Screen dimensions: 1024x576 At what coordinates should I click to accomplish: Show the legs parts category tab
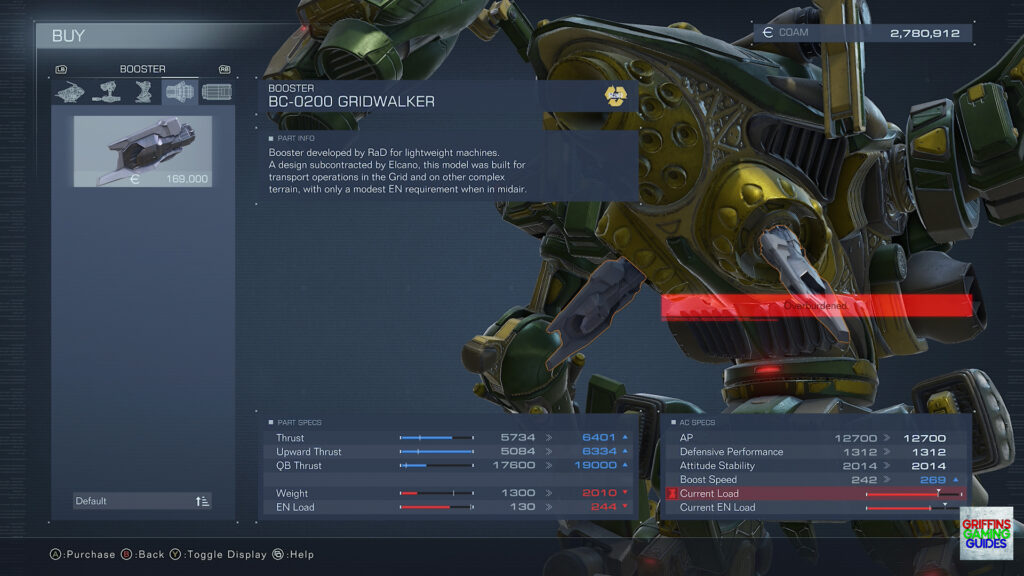click(x=144, y=92)
